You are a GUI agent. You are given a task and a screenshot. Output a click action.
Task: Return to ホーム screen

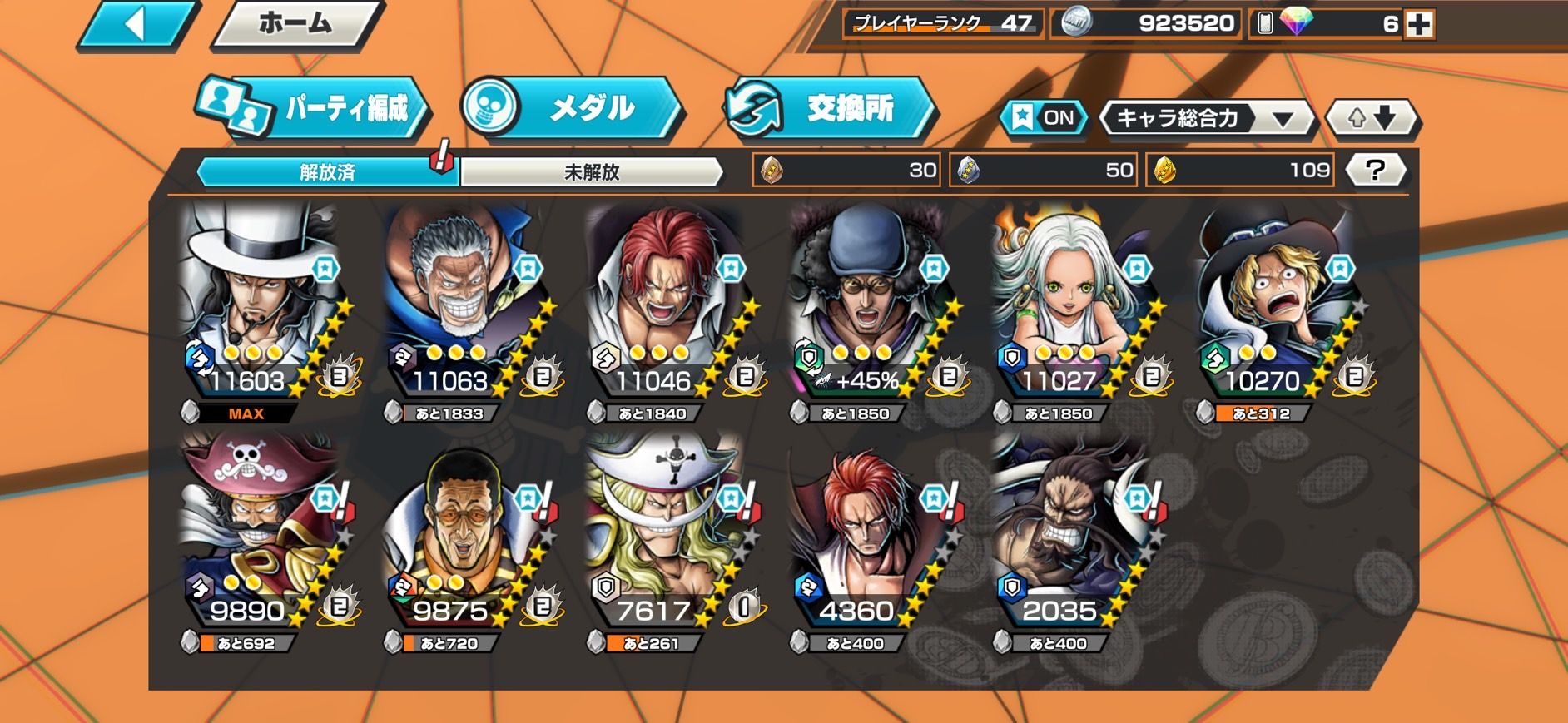pos(295,25)
